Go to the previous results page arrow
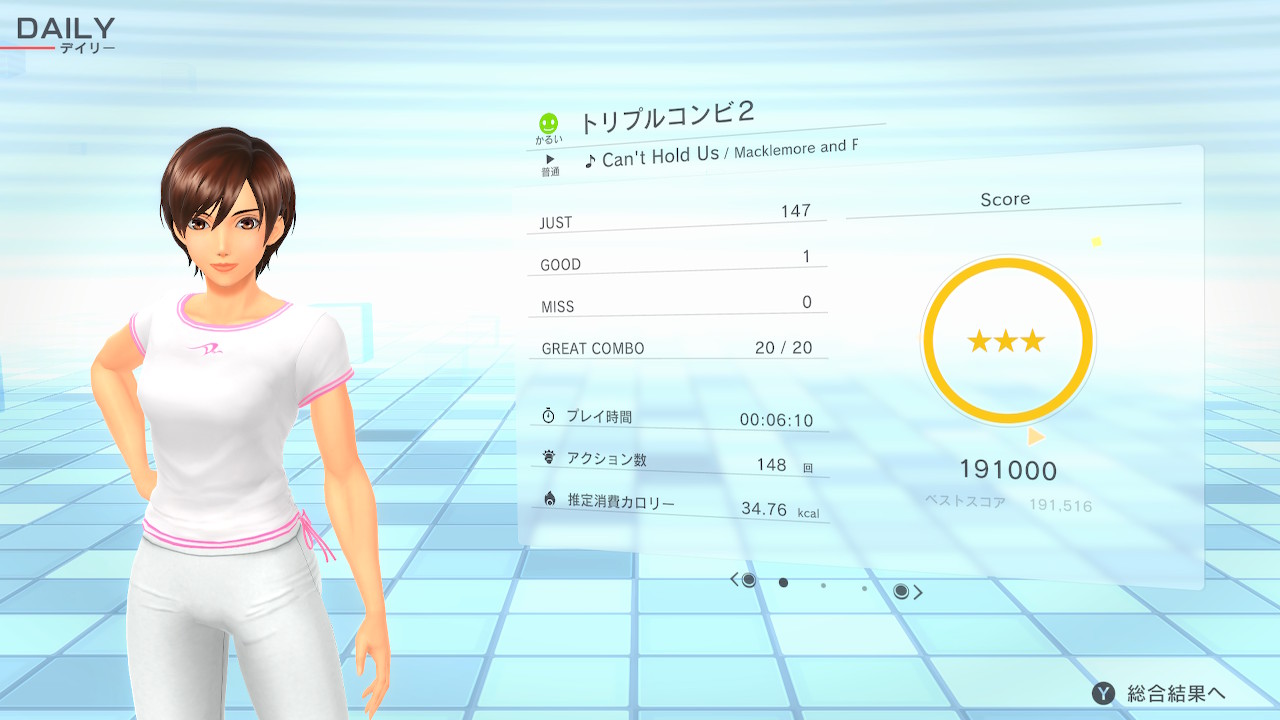Screen dimensions: 1280x720 tap(735, 580)
